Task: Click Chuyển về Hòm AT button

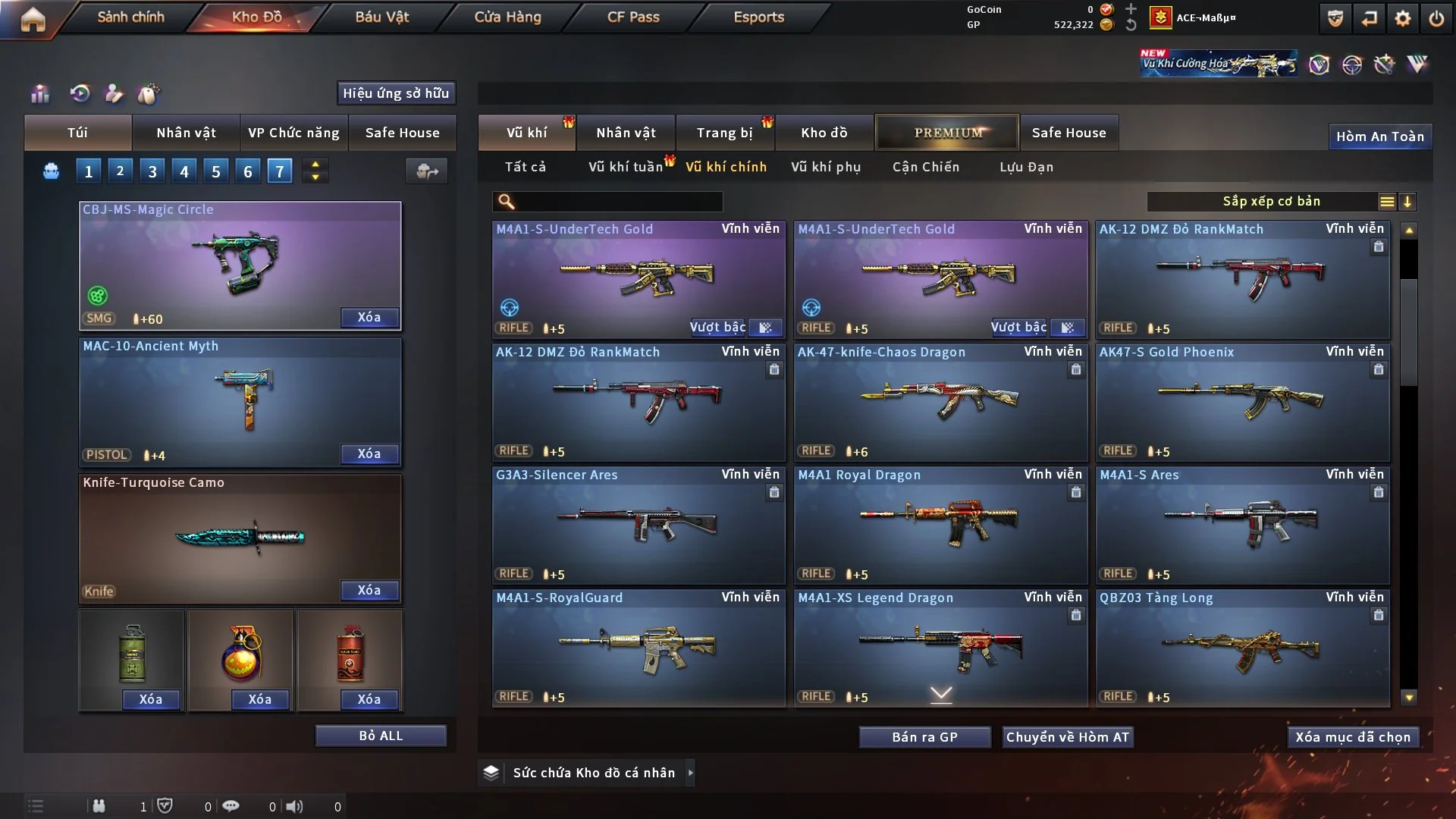Action: [x=1068, y=737]
